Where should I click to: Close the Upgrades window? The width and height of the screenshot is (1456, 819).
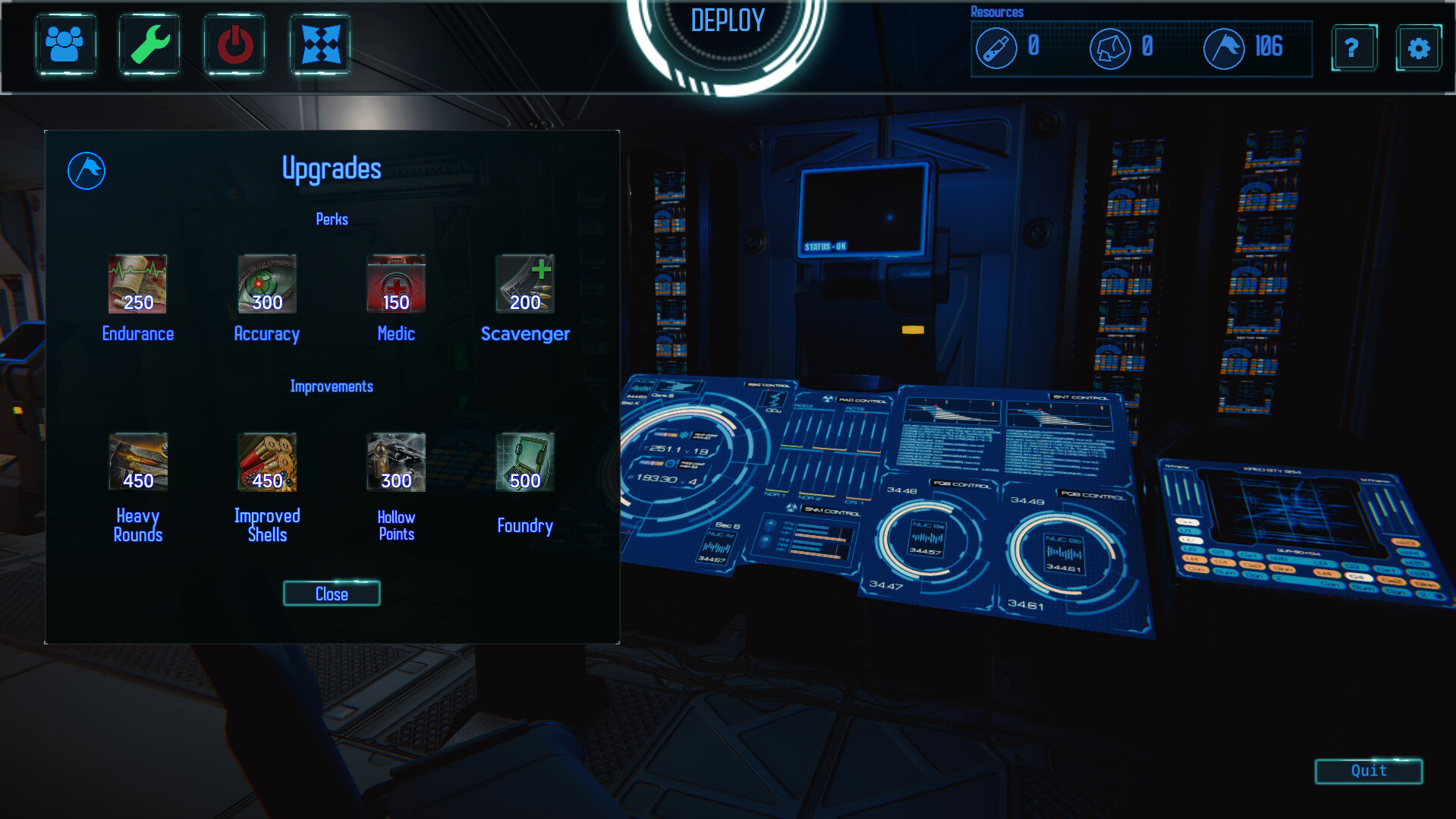[x=331, y=594]
